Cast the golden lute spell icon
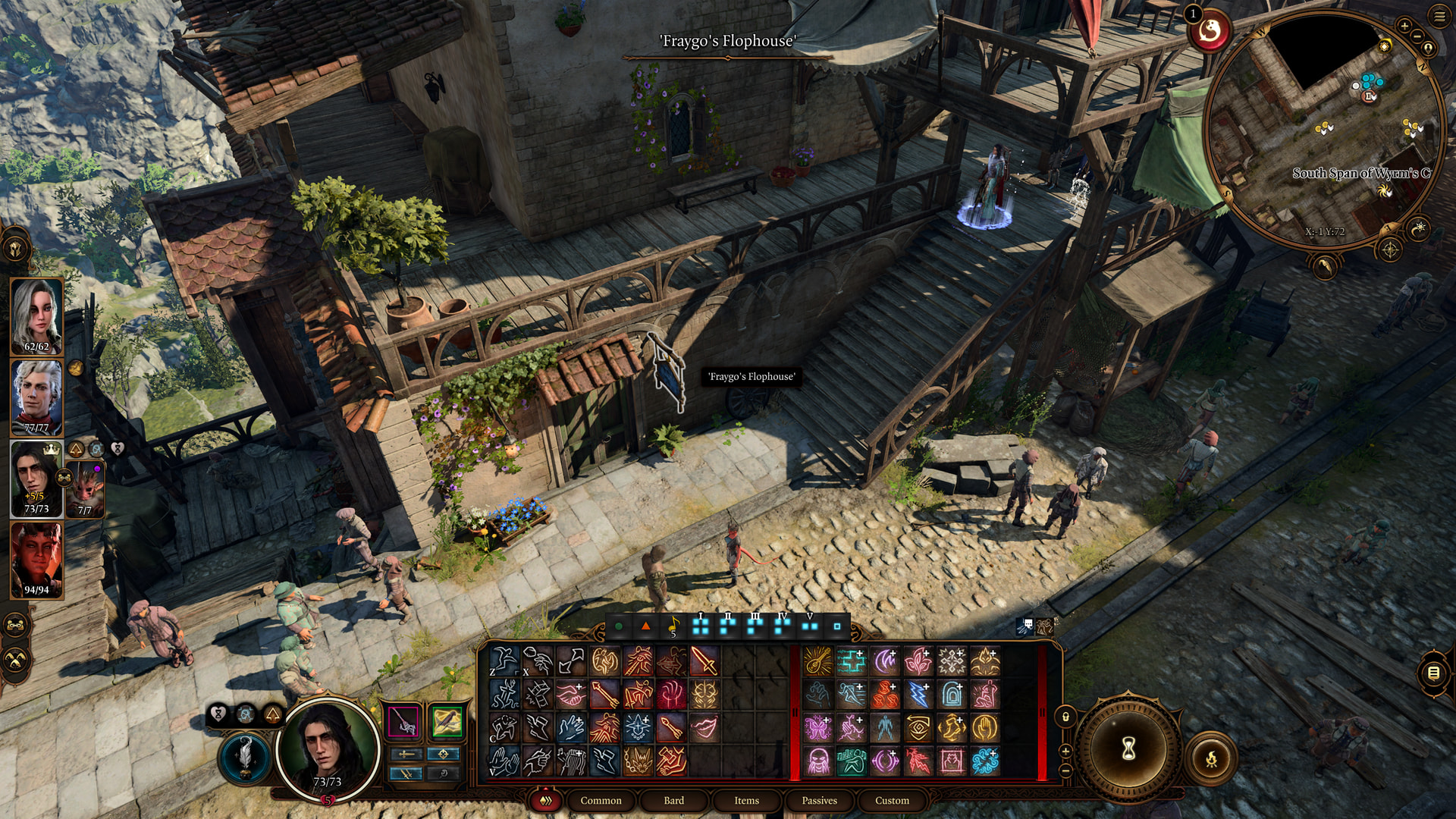Screen dimensions: 1456x819 click(817, 661)
